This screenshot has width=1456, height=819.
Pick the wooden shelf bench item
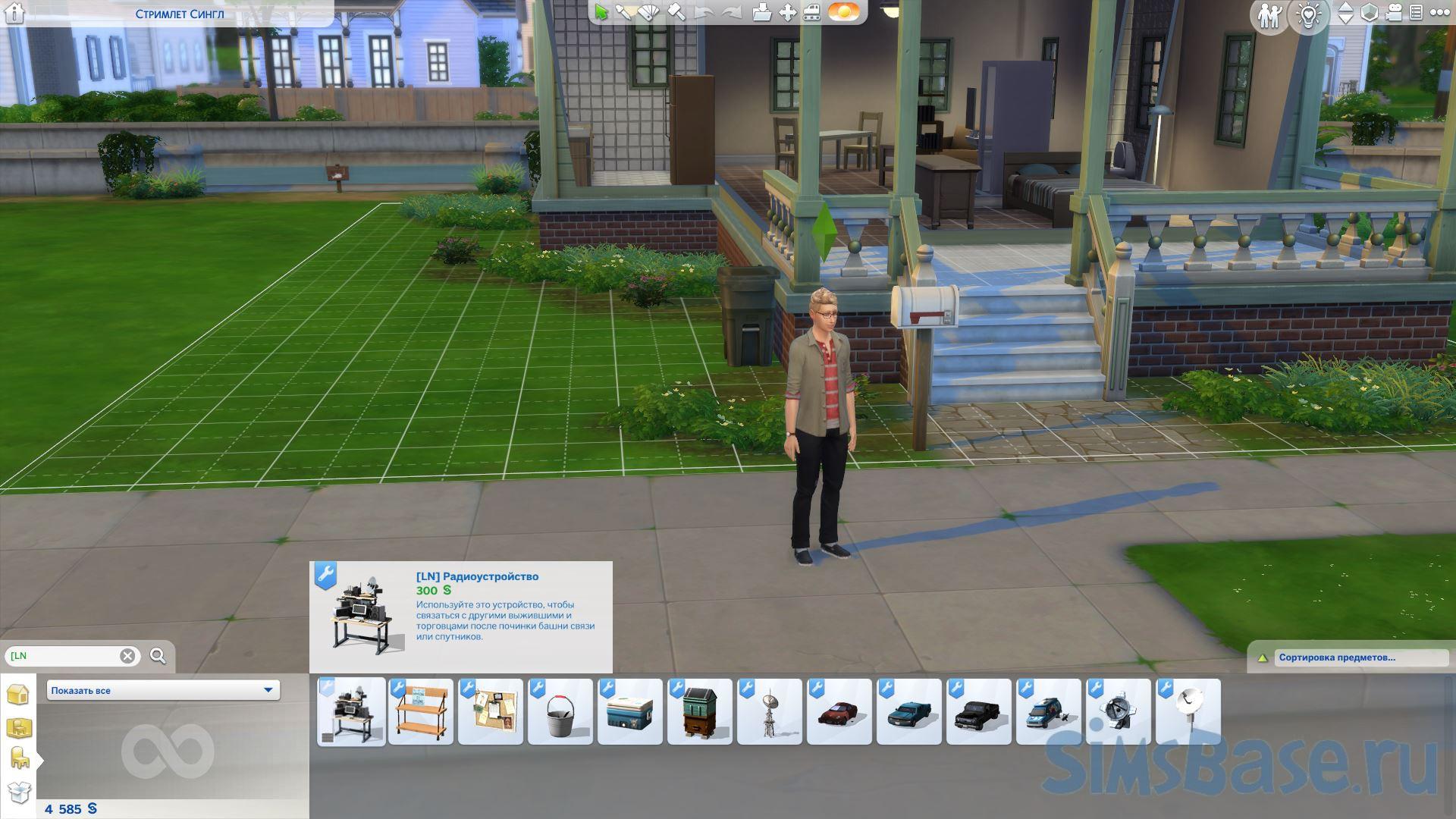tap(421, 712)
